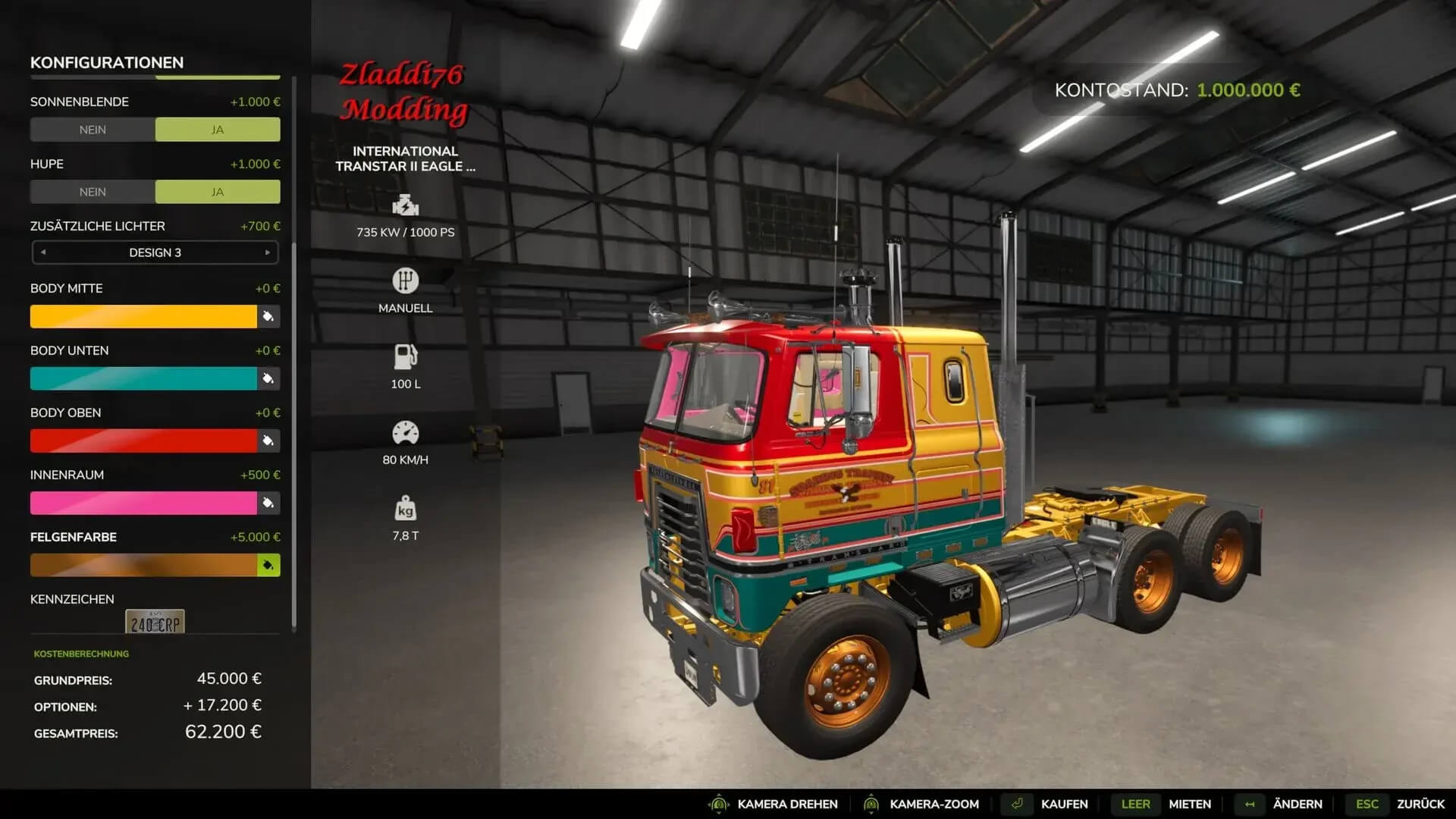Select previous Zusätzliche Lichter design

[43, 253]
